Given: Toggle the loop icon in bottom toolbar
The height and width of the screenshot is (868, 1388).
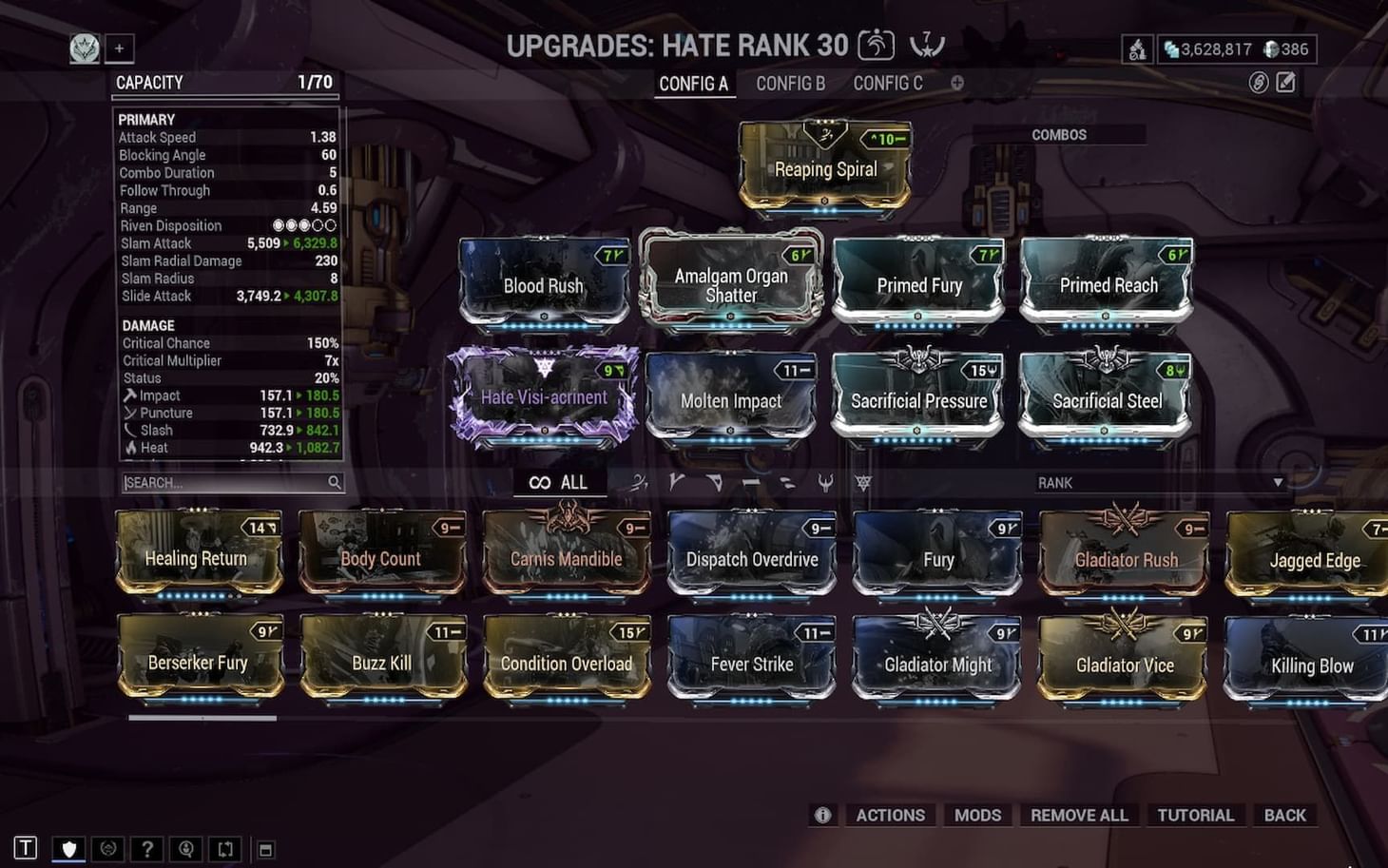Looking at the screenshot, I should point(224,848).
